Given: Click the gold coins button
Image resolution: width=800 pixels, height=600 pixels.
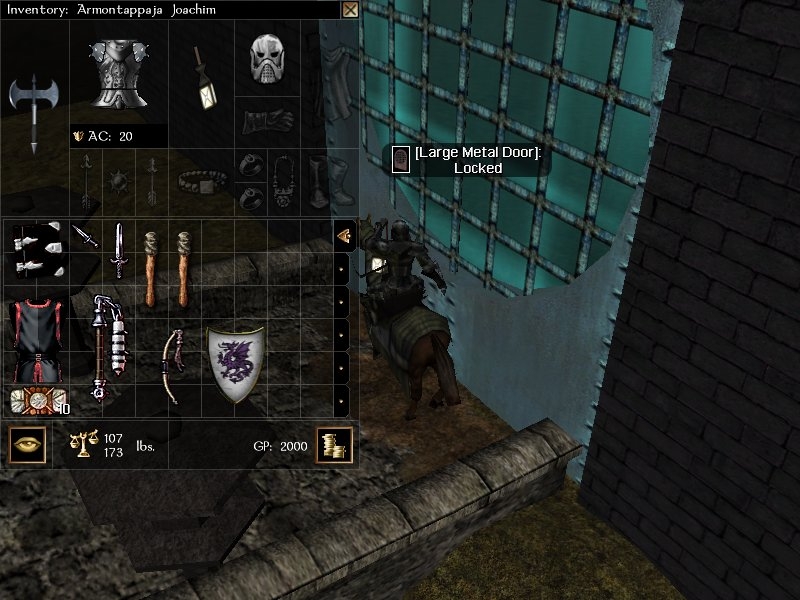Looking at the screenshot, I should 332,445.
